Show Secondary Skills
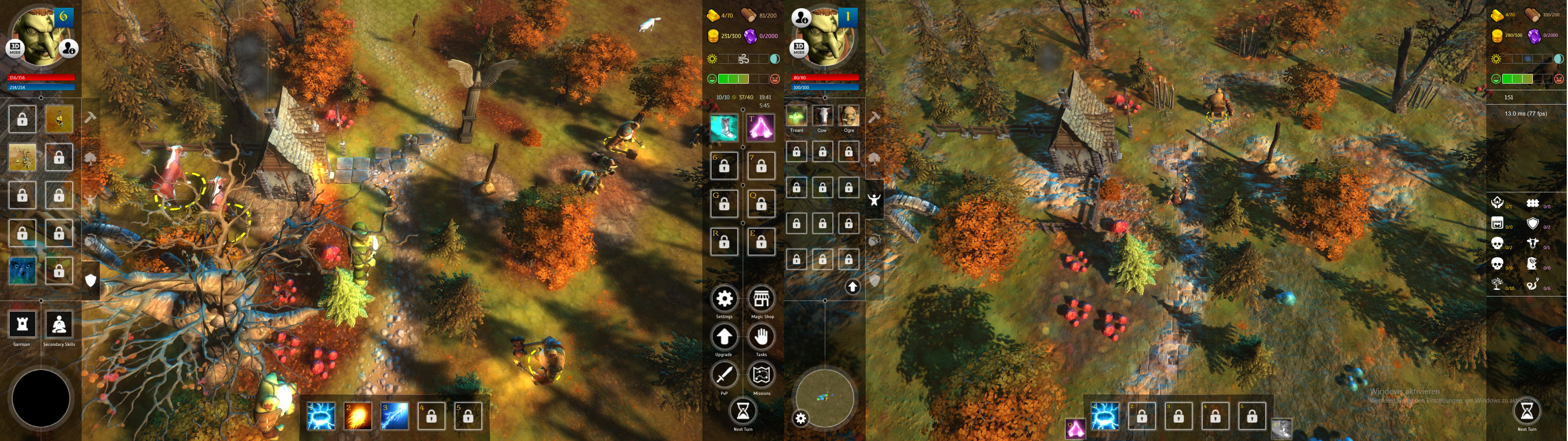This screenshot has height=441, width=1568. [59, 325]
